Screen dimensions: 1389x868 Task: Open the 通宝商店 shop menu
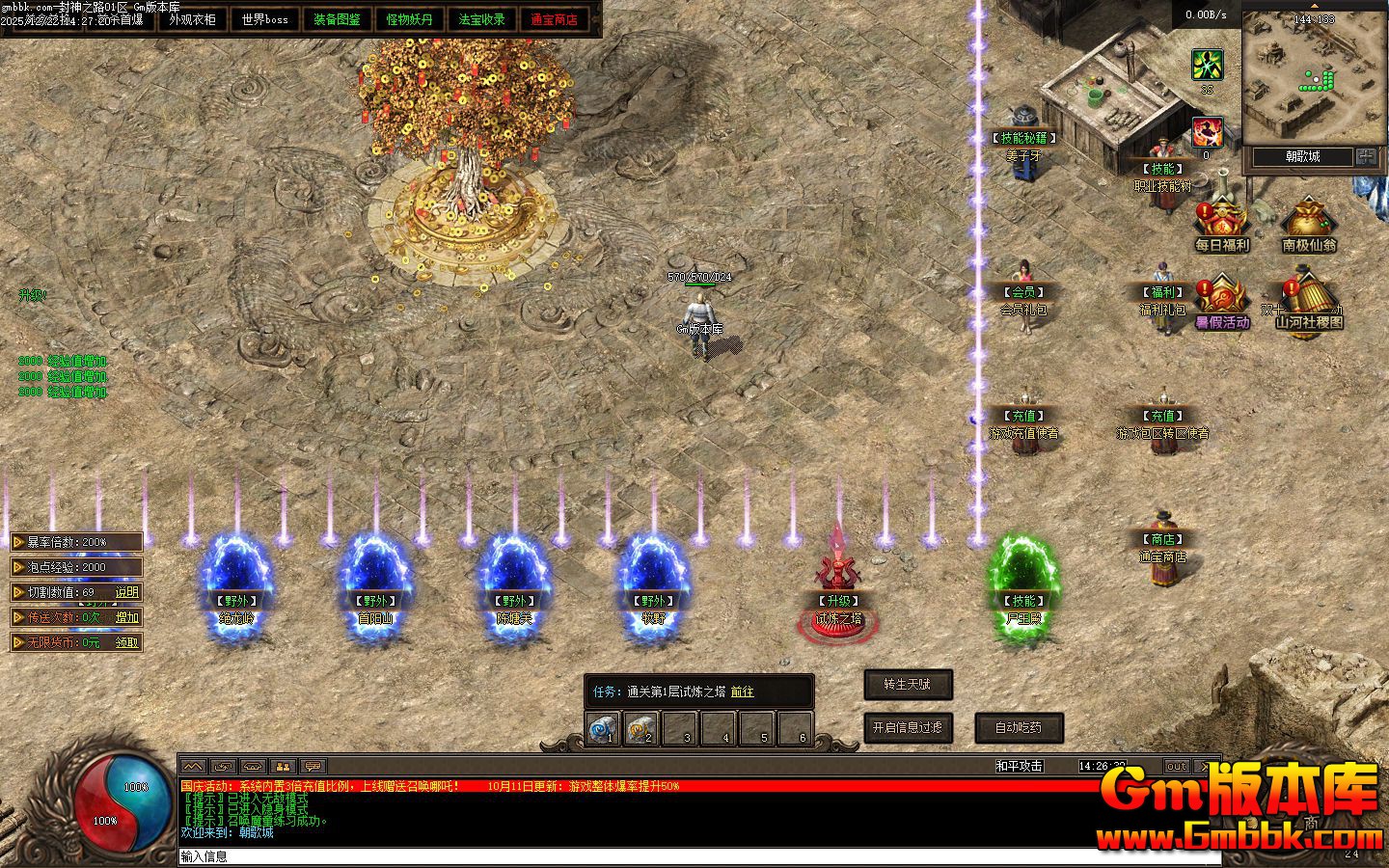[554, 19]
